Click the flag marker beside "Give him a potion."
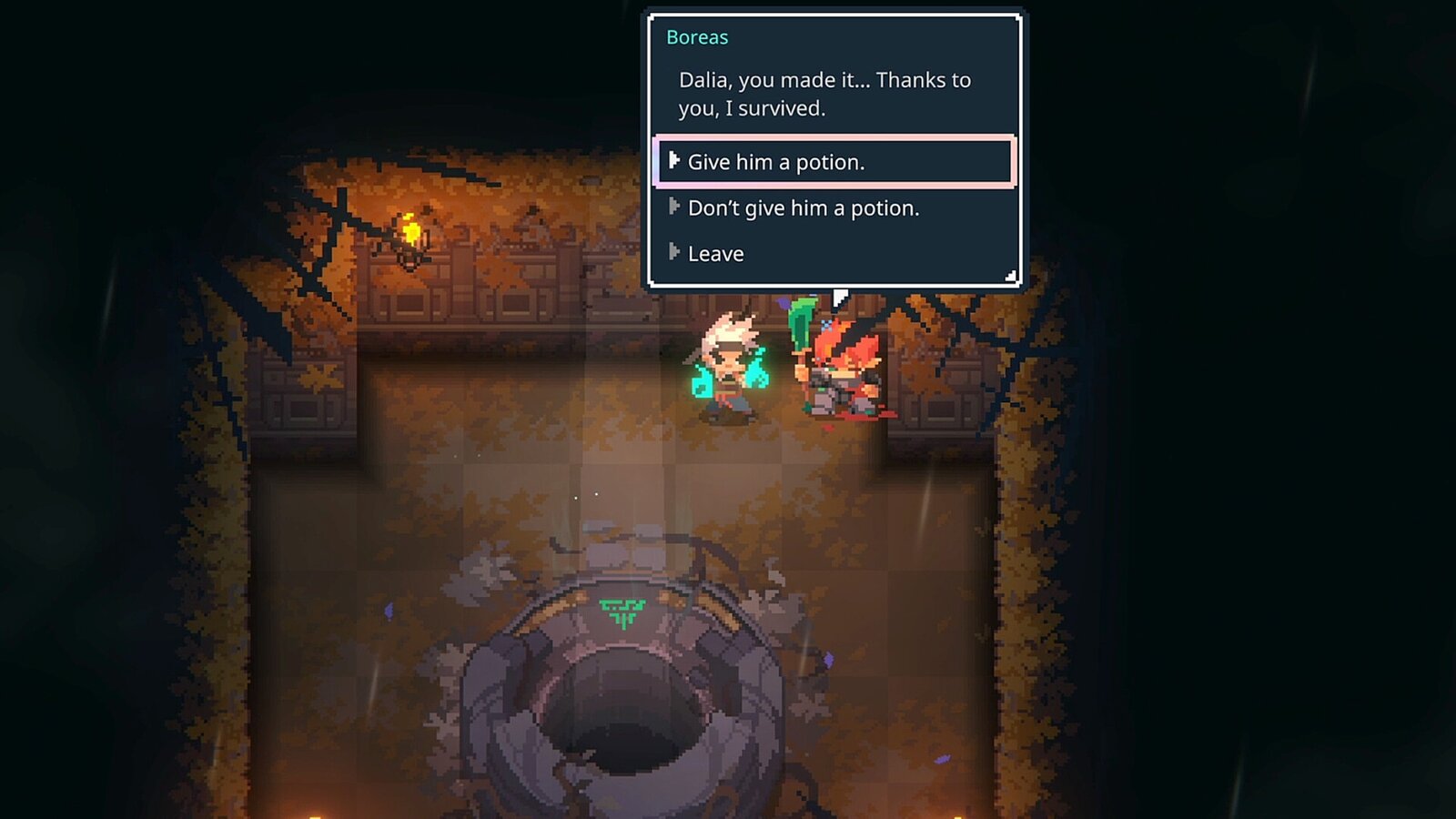Screen dimensions: 1456x819 point(674,161)
